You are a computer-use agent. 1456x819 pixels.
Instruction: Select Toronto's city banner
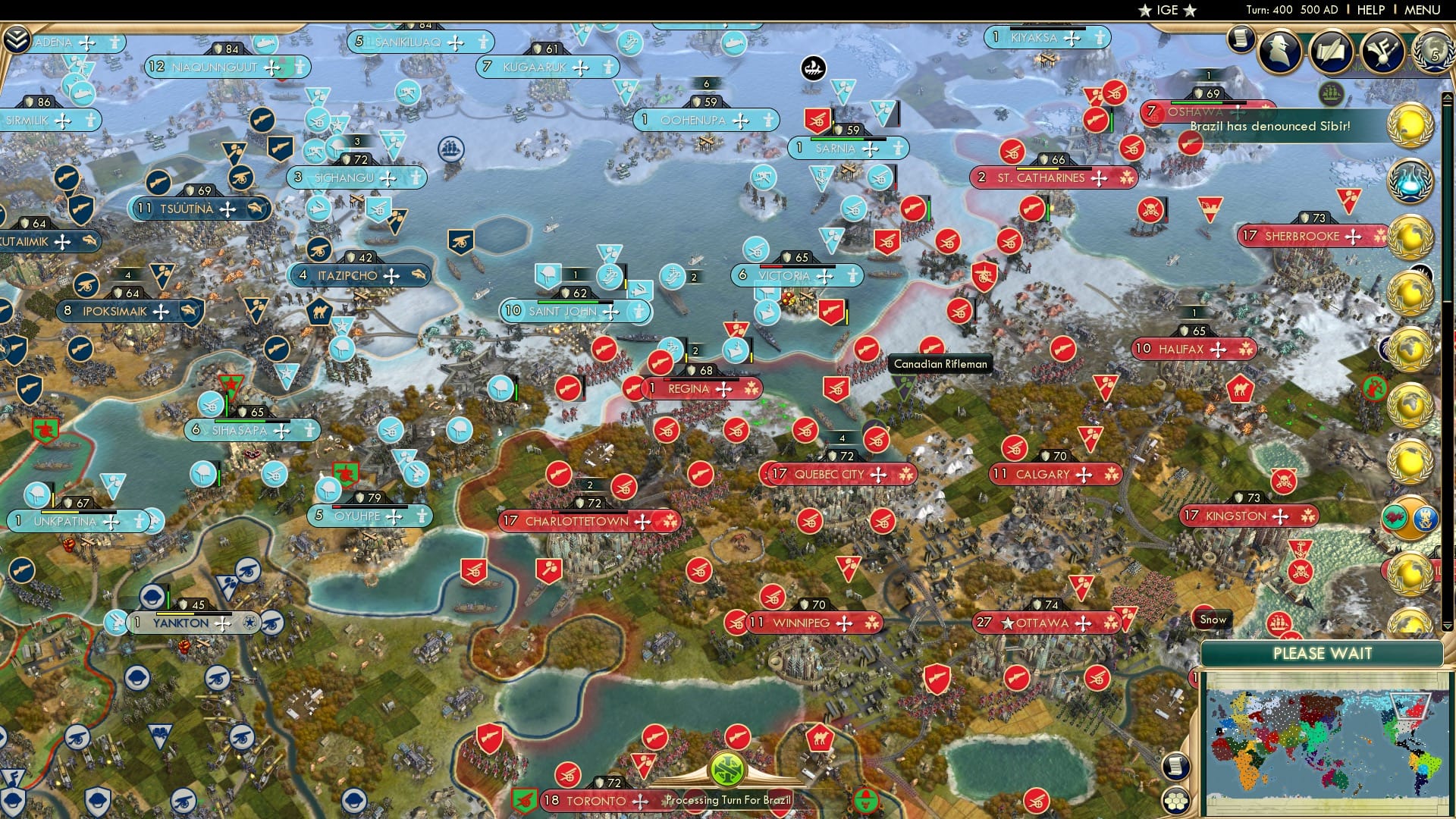(595, 800)
